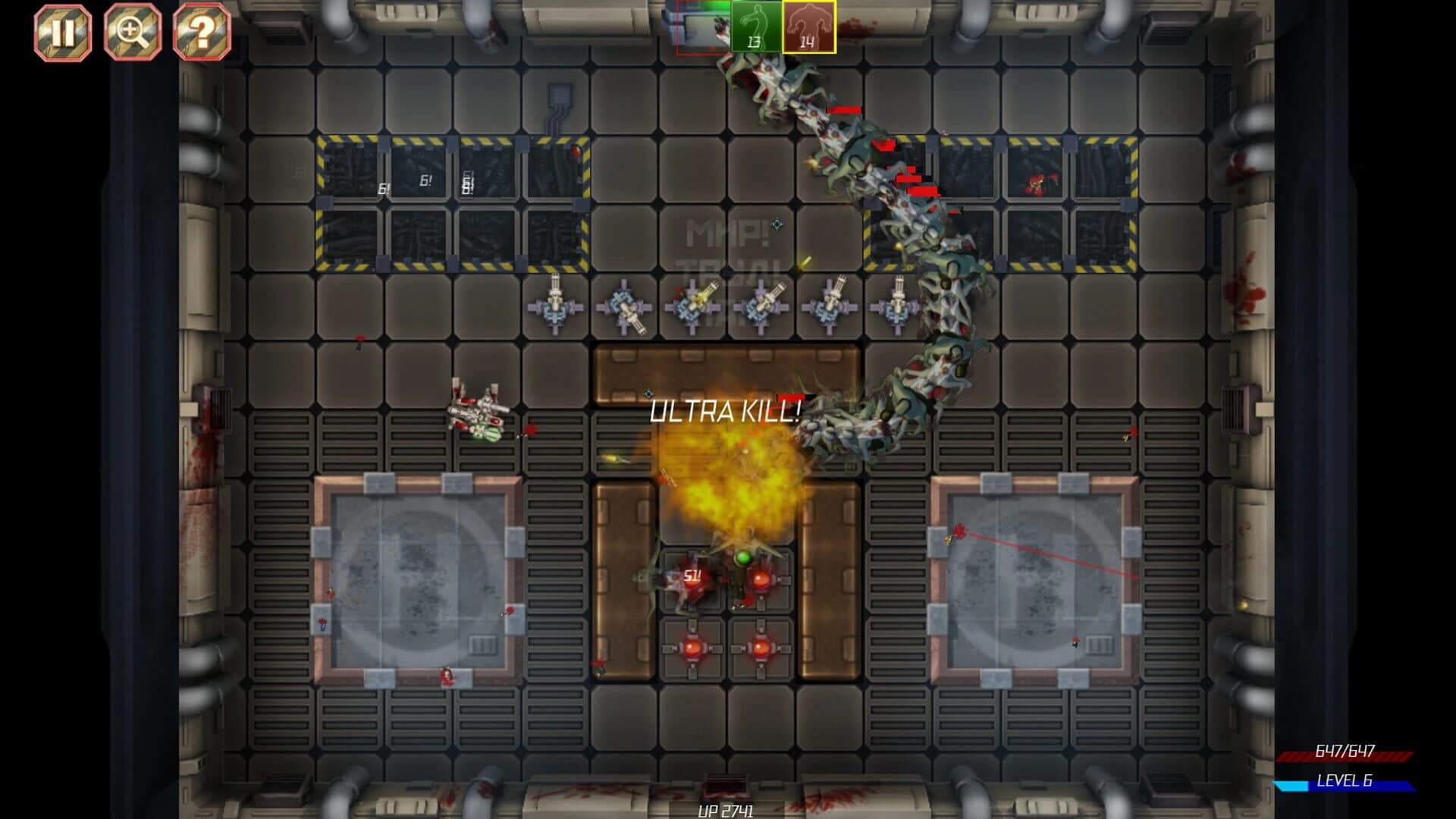Screen dimensions: 1456x819
Task: Open help via the question mark icon
Action: coord(202,31)
